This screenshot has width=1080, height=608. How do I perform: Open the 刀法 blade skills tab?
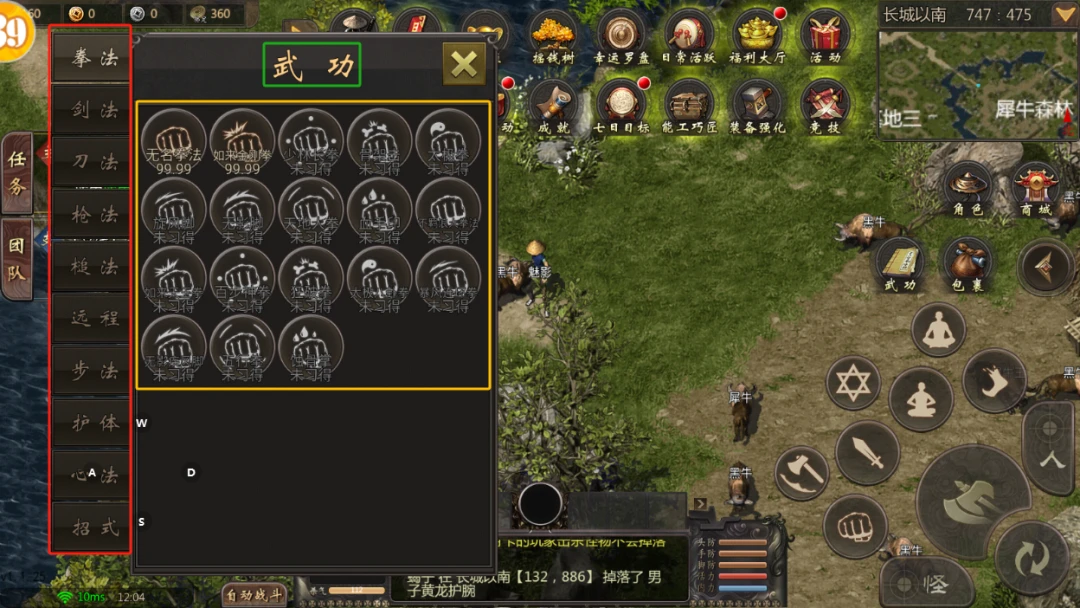coord(91,162)
